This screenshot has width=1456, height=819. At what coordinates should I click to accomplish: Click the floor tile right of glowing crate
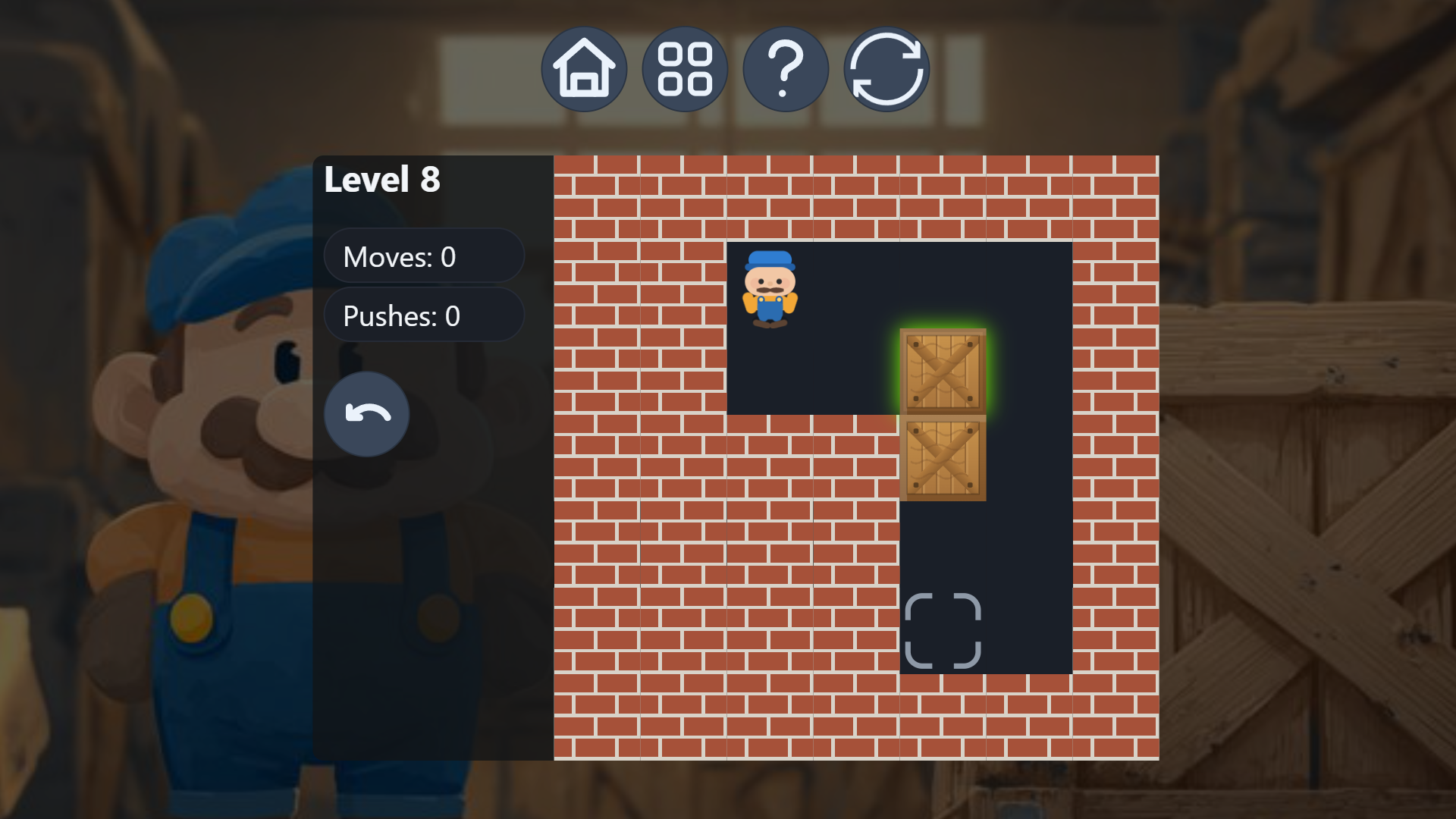[x=1030, y=372]
